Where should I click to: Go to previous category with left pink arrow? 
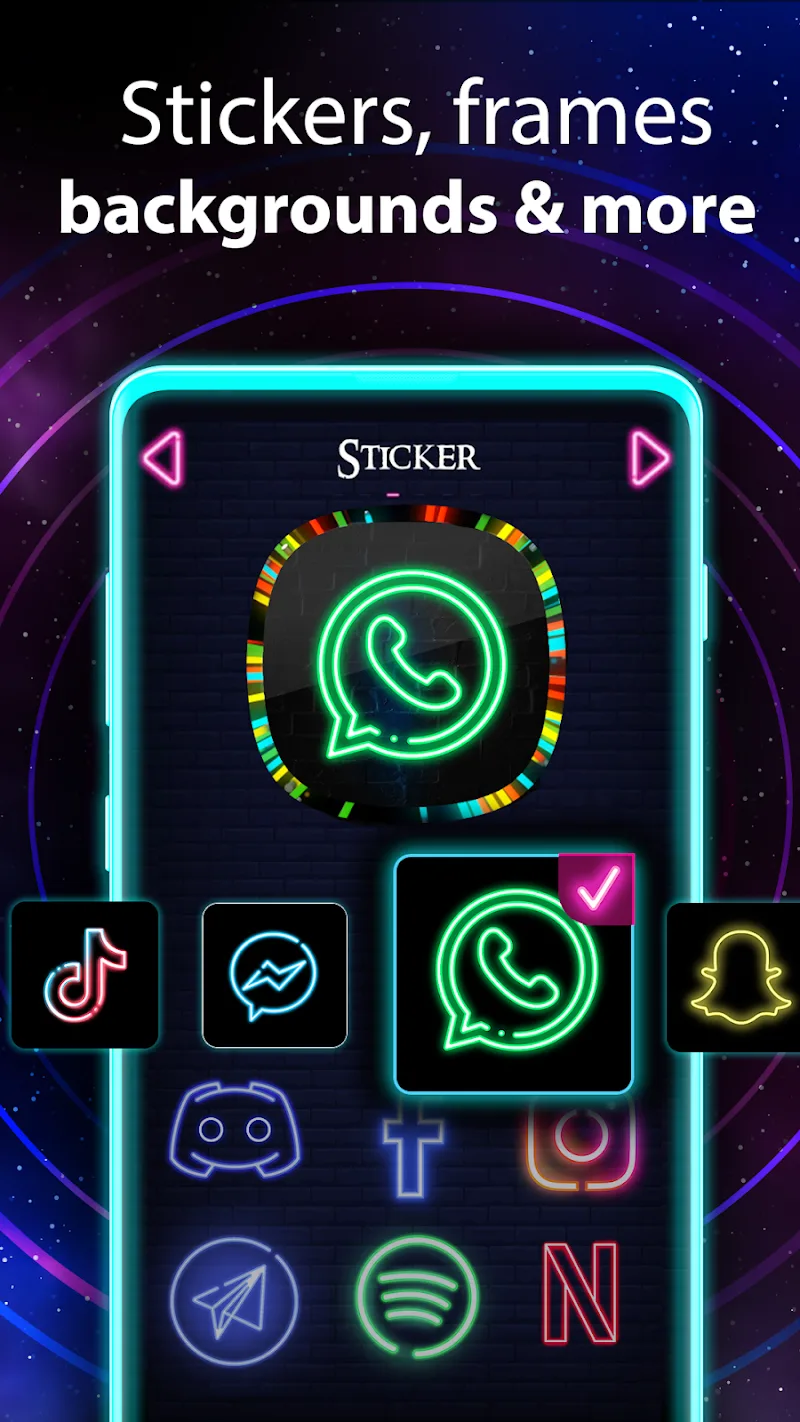coord(162,459)
